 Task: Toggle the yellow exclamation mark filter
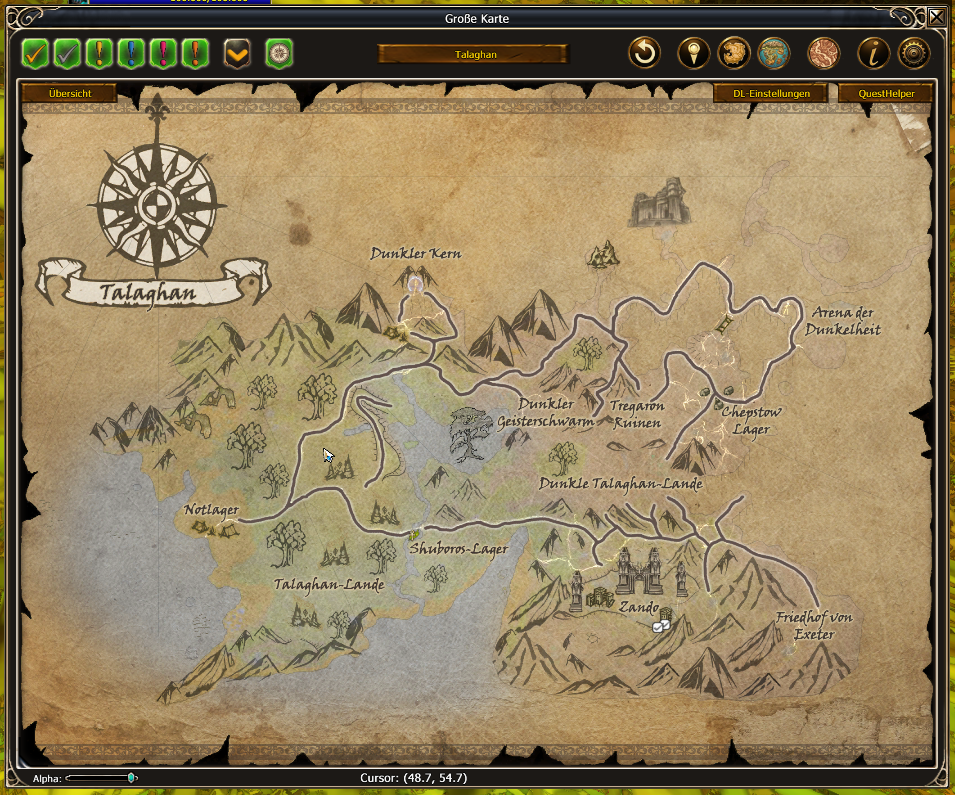point(99,53)
